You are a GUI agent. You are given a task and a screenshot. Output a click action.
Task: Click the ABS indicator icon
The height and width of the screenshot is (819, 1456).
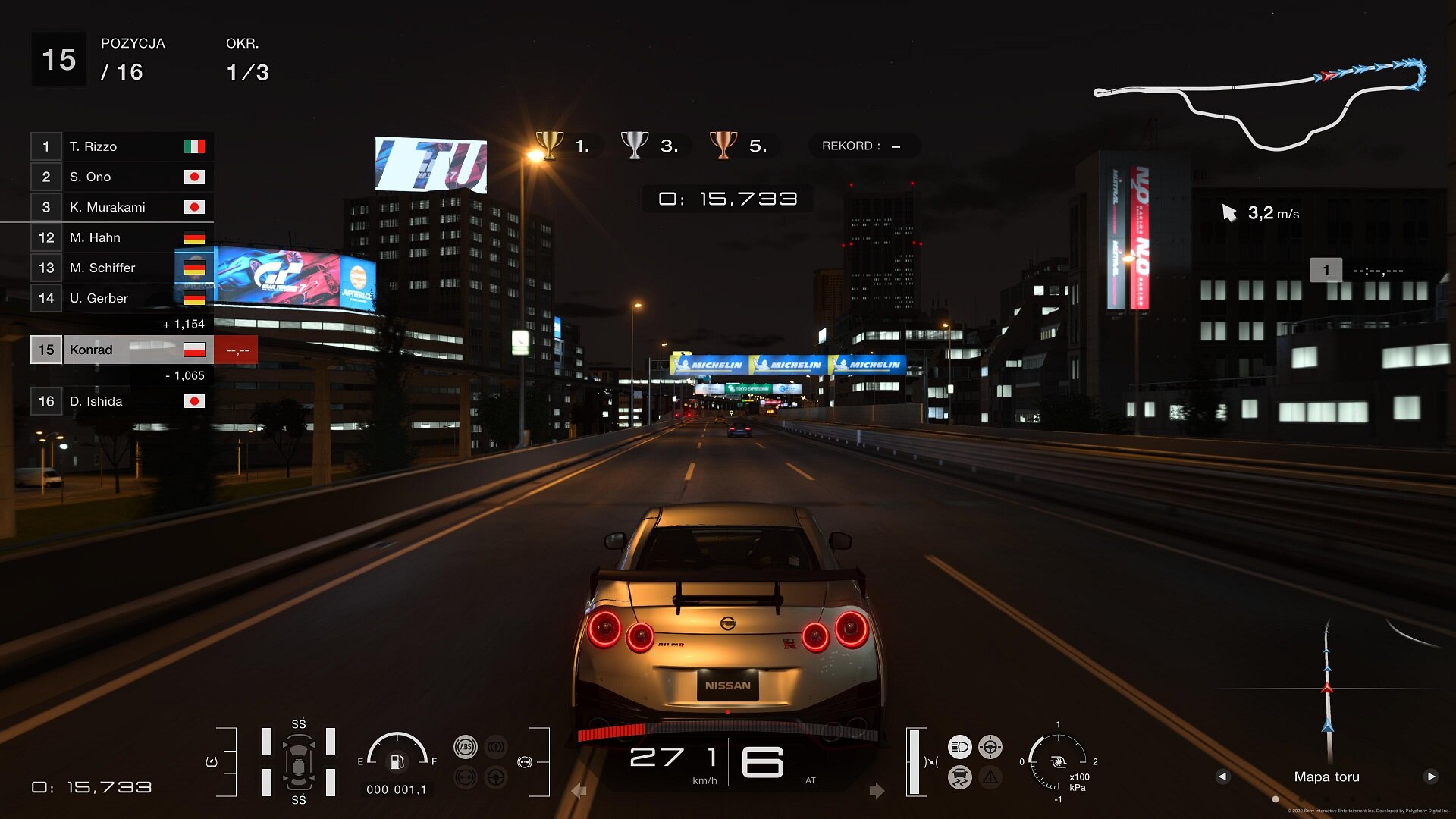(x=466, y=747)
